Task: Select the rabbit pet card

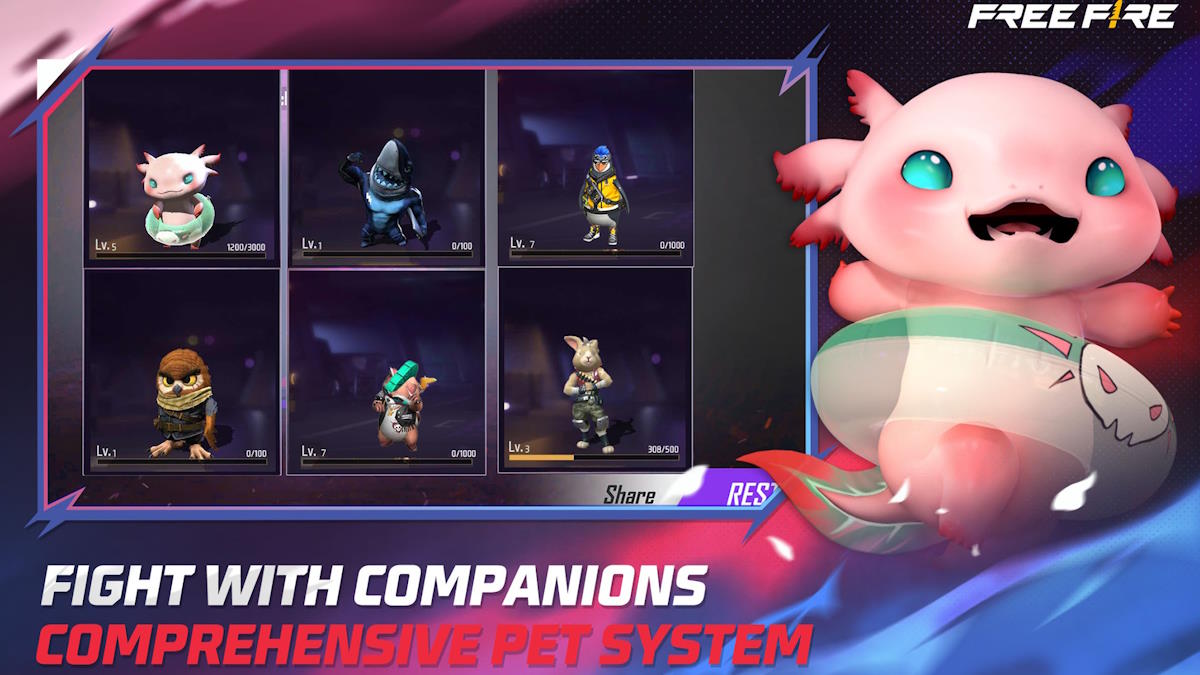Action: pyautogui.click(x=595, y=371)
